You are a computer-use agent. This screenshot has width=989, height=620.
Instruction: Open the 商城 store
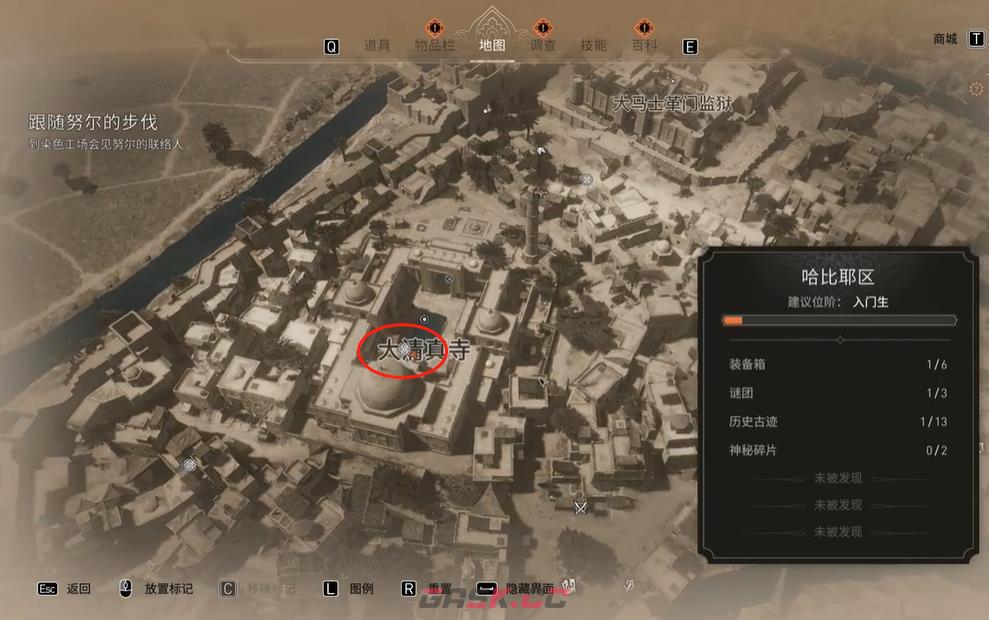[945, 39]
